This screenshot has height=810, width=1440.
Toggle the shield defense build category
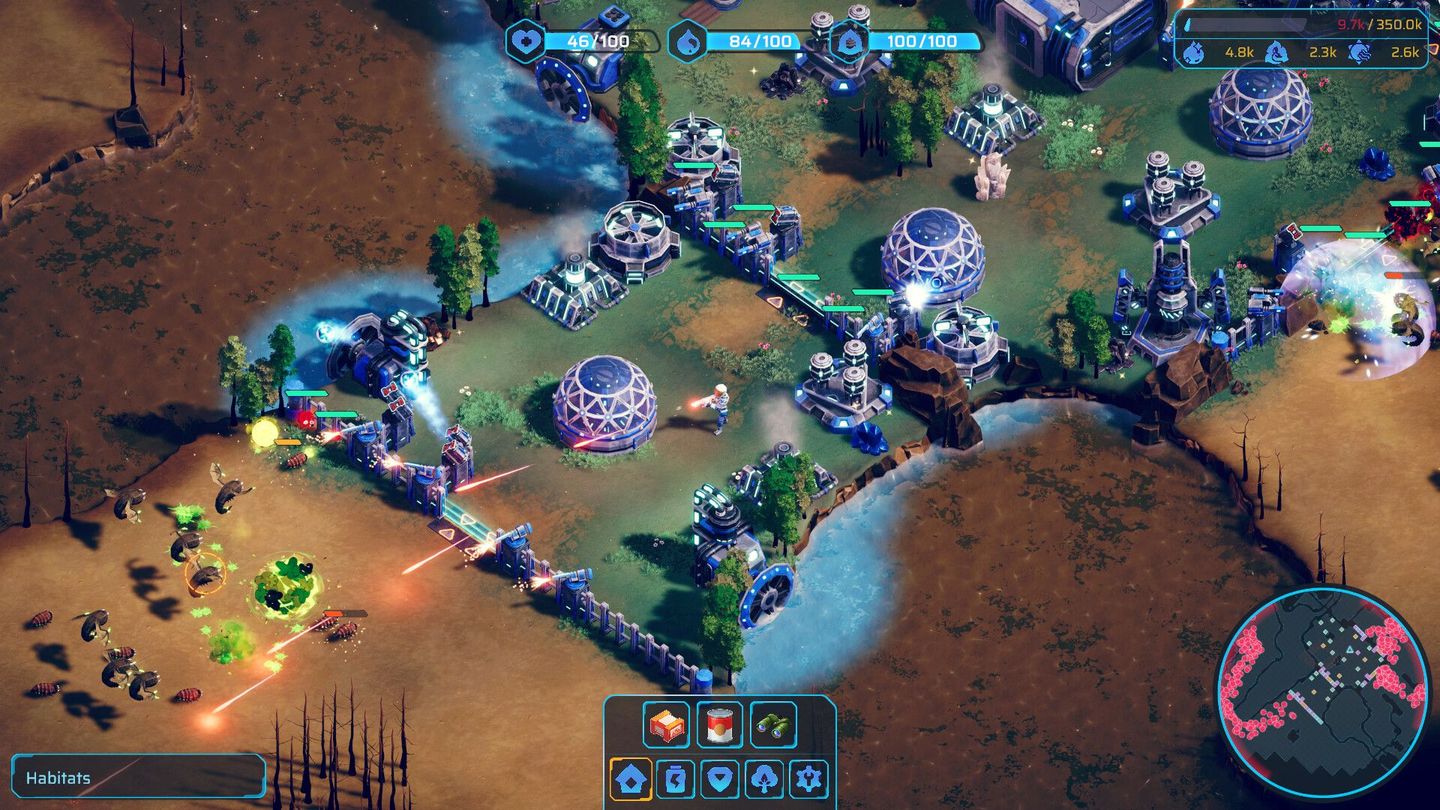coord(720,778)
